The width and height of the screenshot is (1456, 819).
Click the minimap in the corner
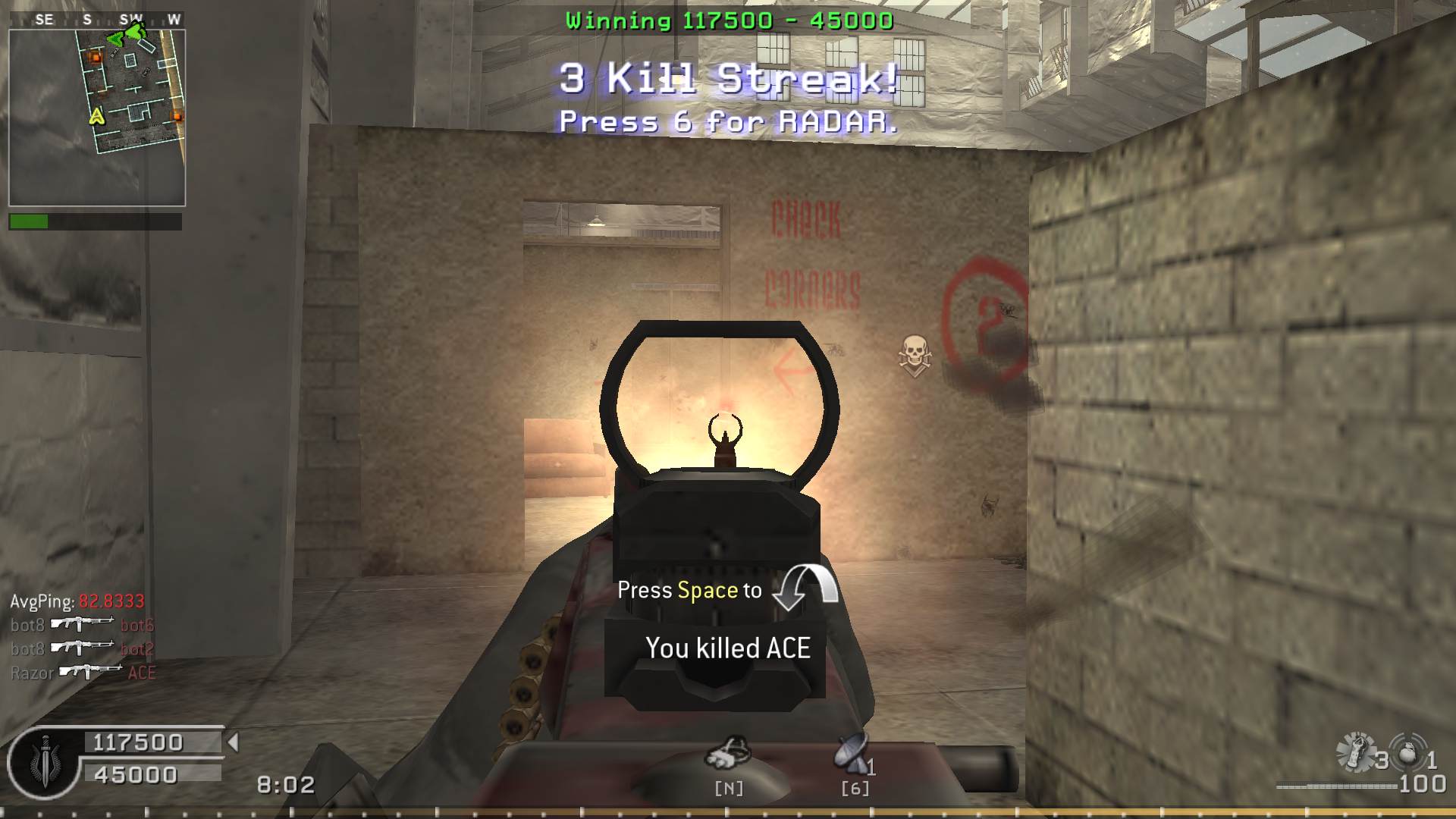coord(97,118)
